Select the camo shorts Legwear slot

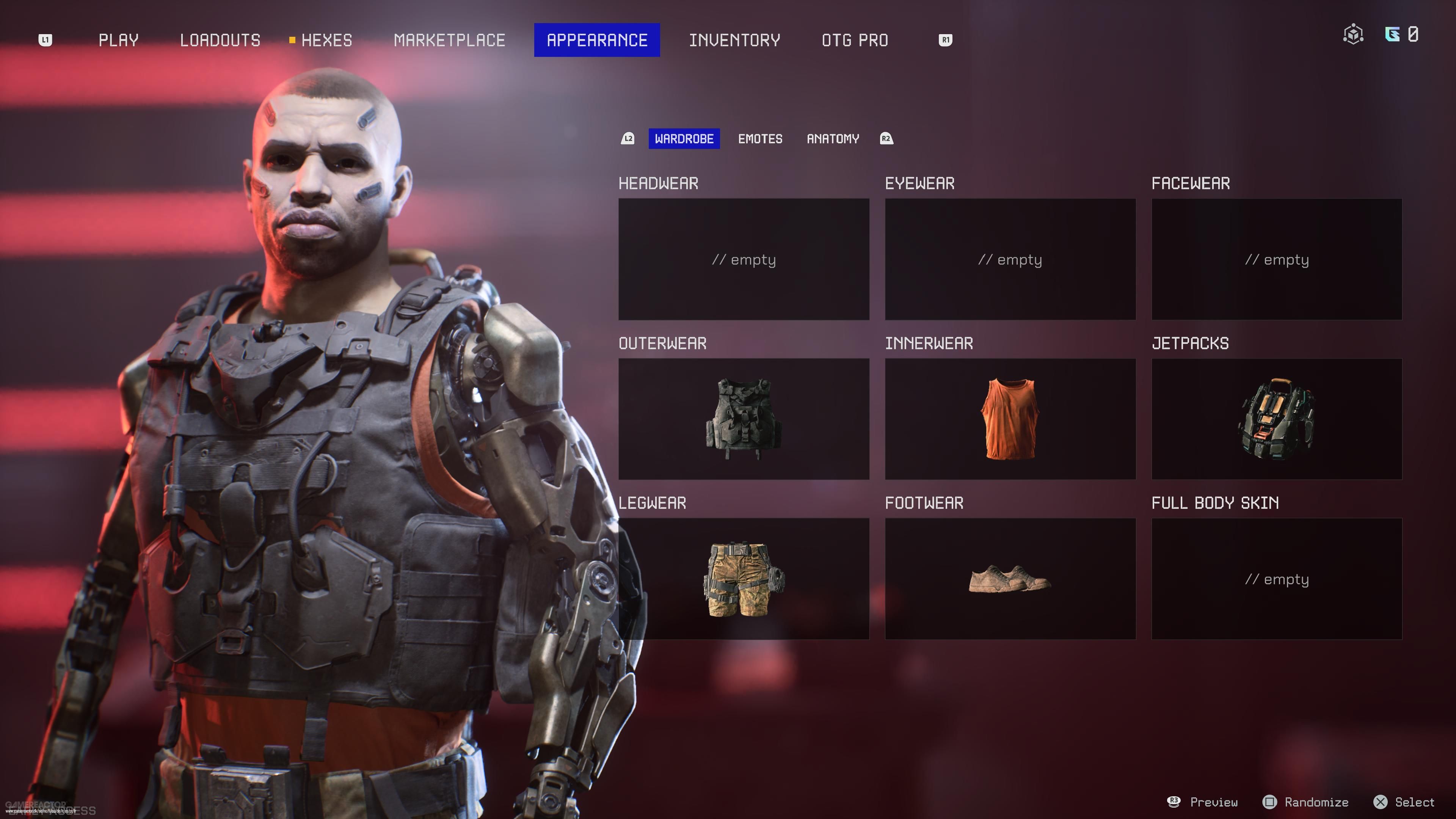[x=743, y=579]
